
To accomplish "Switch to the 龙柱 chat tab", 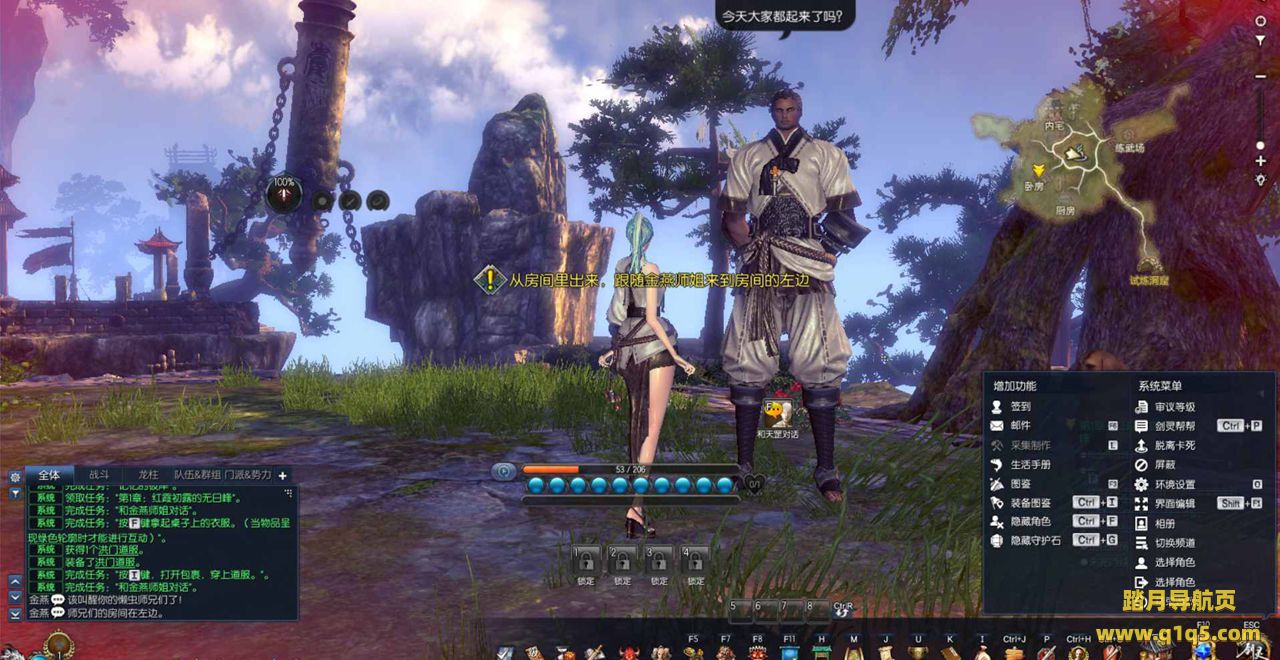I will (x=148, y=475).
